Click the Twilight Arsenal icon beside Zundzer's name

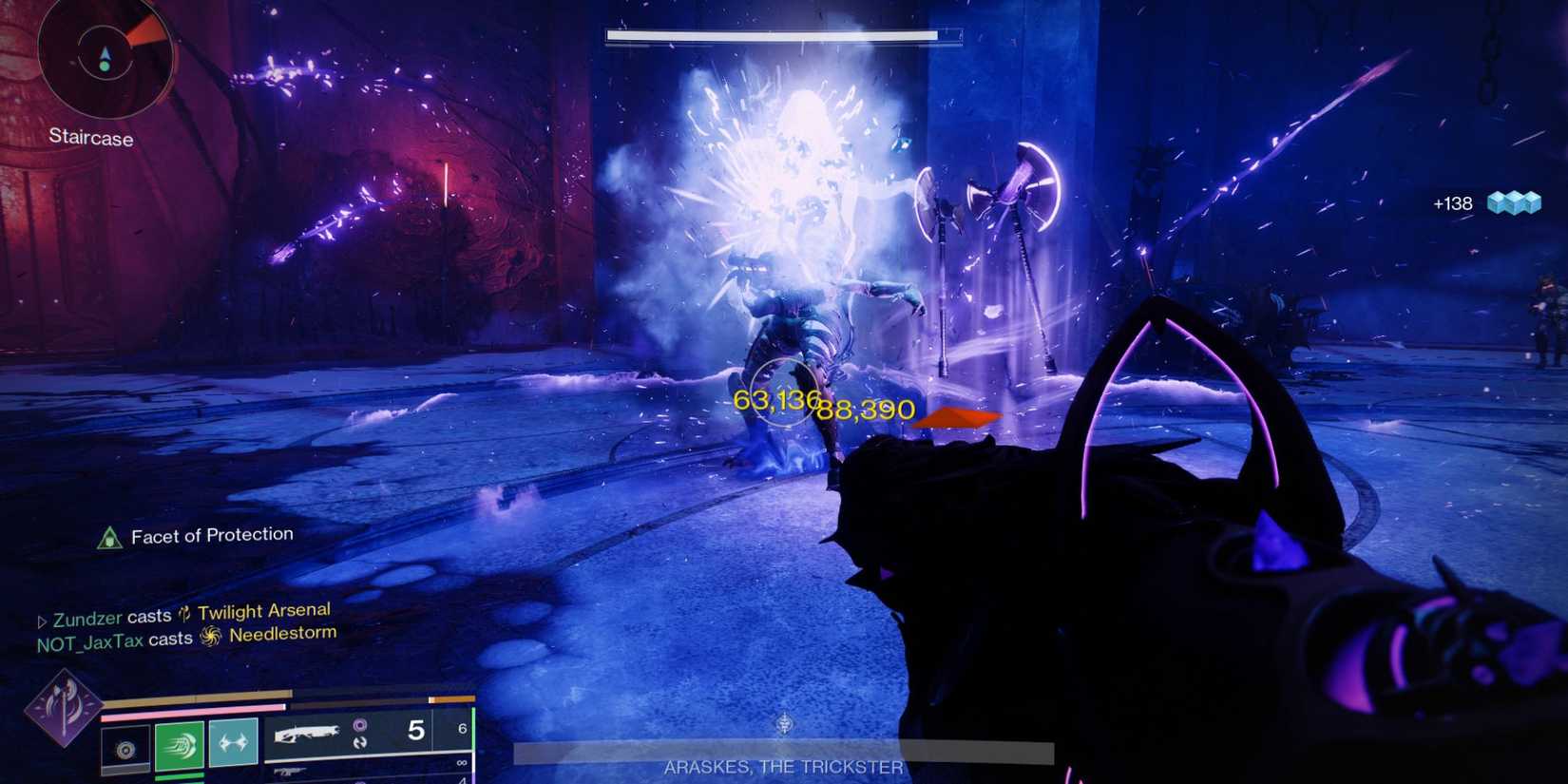click(x=184, y=613)
